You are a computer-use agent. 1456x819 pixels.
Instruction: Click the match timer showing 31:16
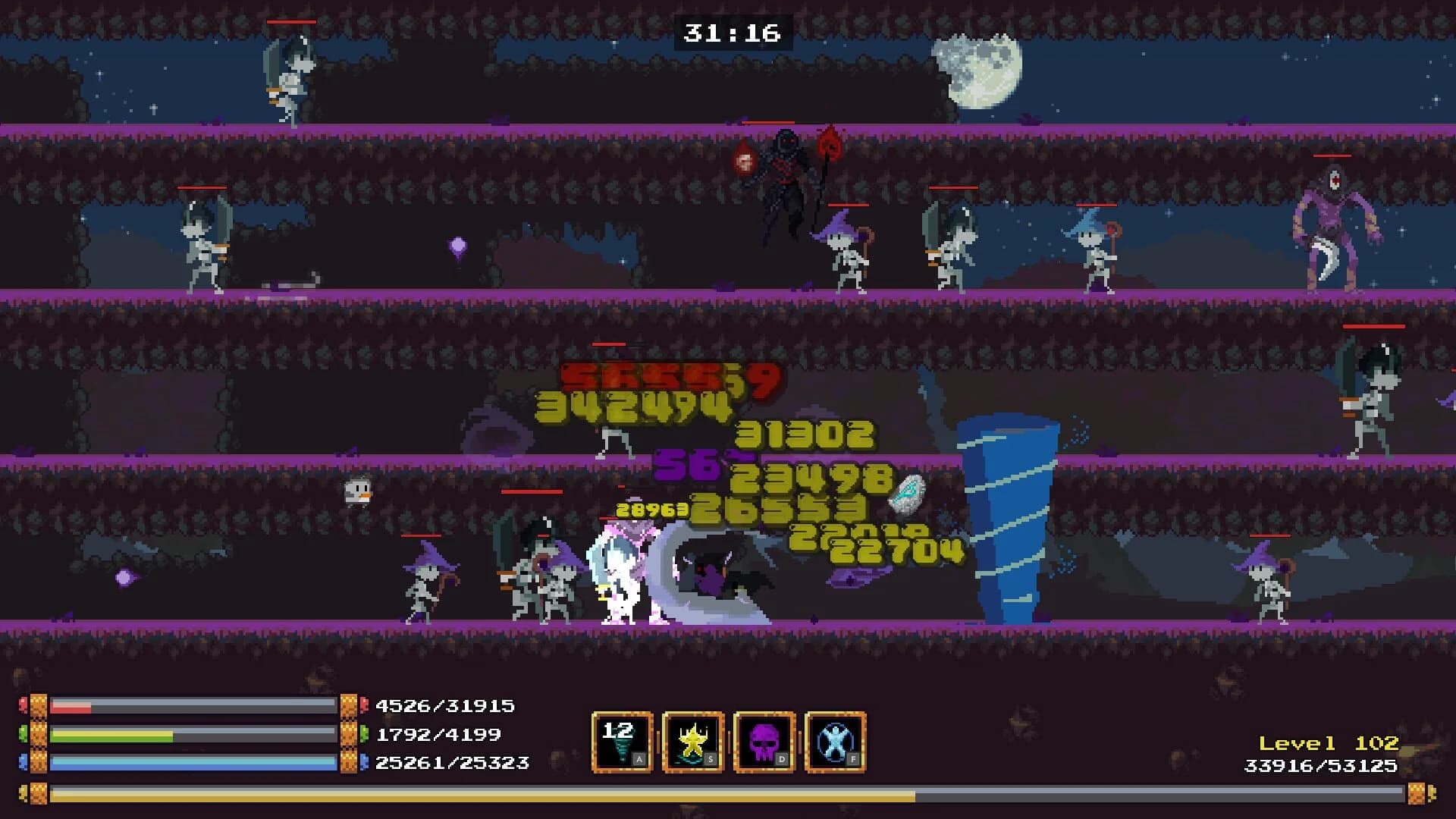point(730,32)
